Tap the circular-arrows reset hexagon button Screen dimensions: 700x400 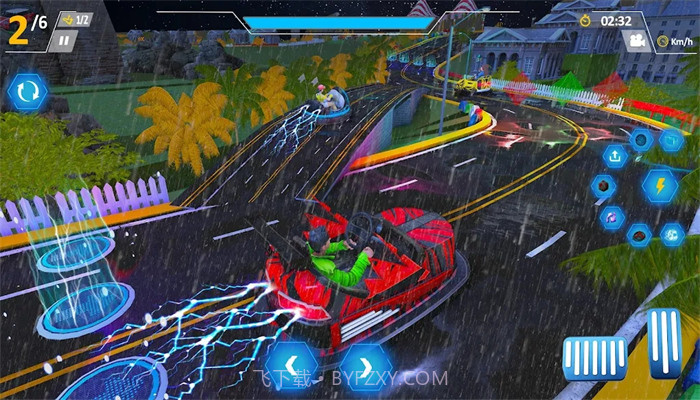[x=27, y=92]
